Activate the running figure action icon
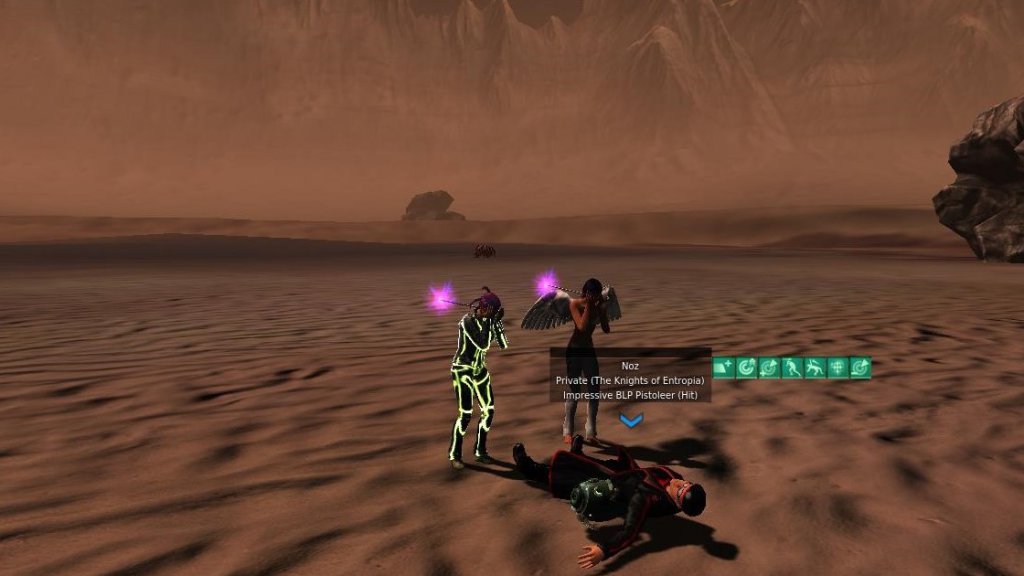This screenshot has width=1024, height=576. (792, 368)
